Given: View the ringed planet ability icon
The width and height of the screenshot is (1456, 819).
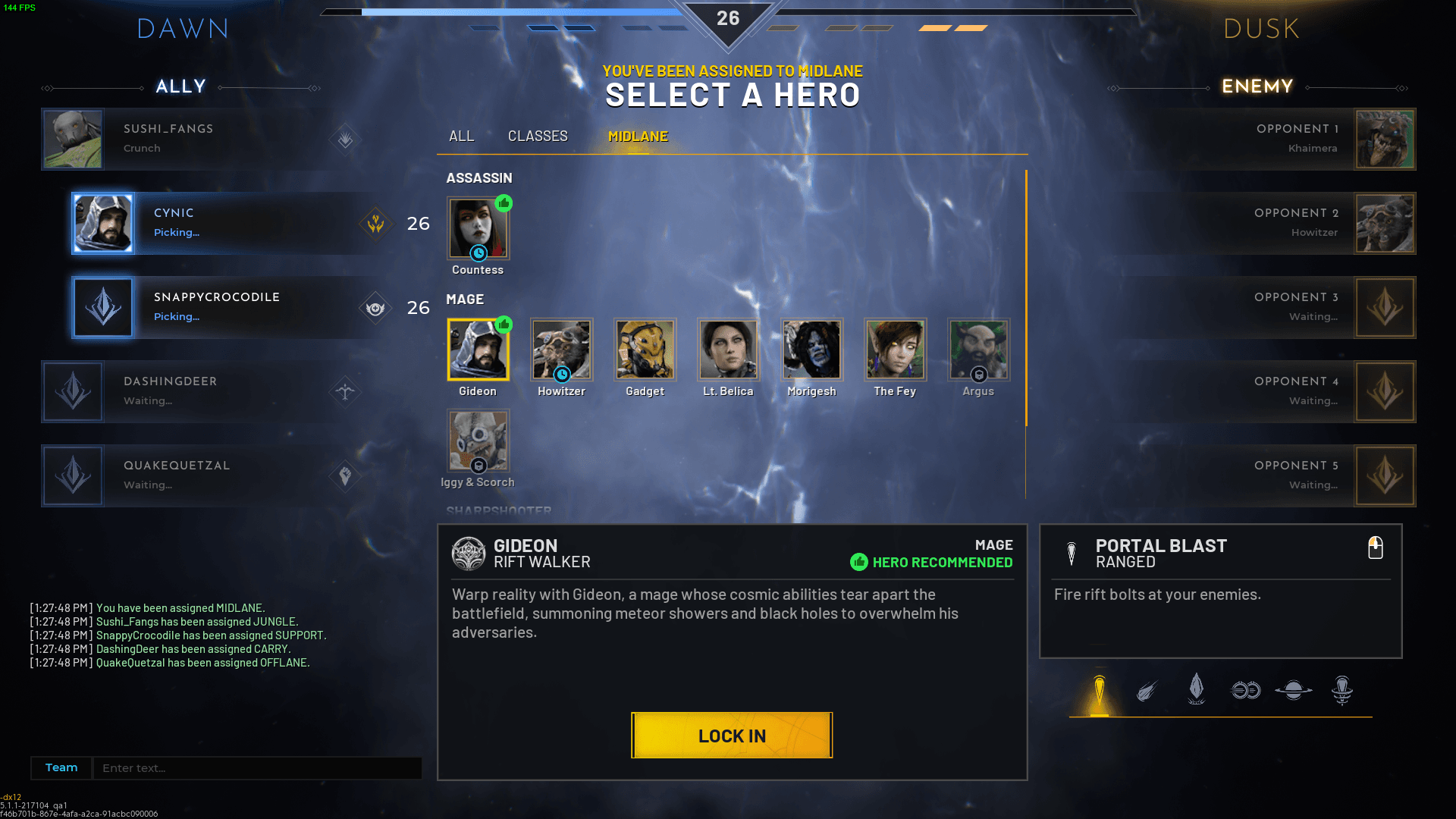Looking at the screenshot, I should (1293, 690).
